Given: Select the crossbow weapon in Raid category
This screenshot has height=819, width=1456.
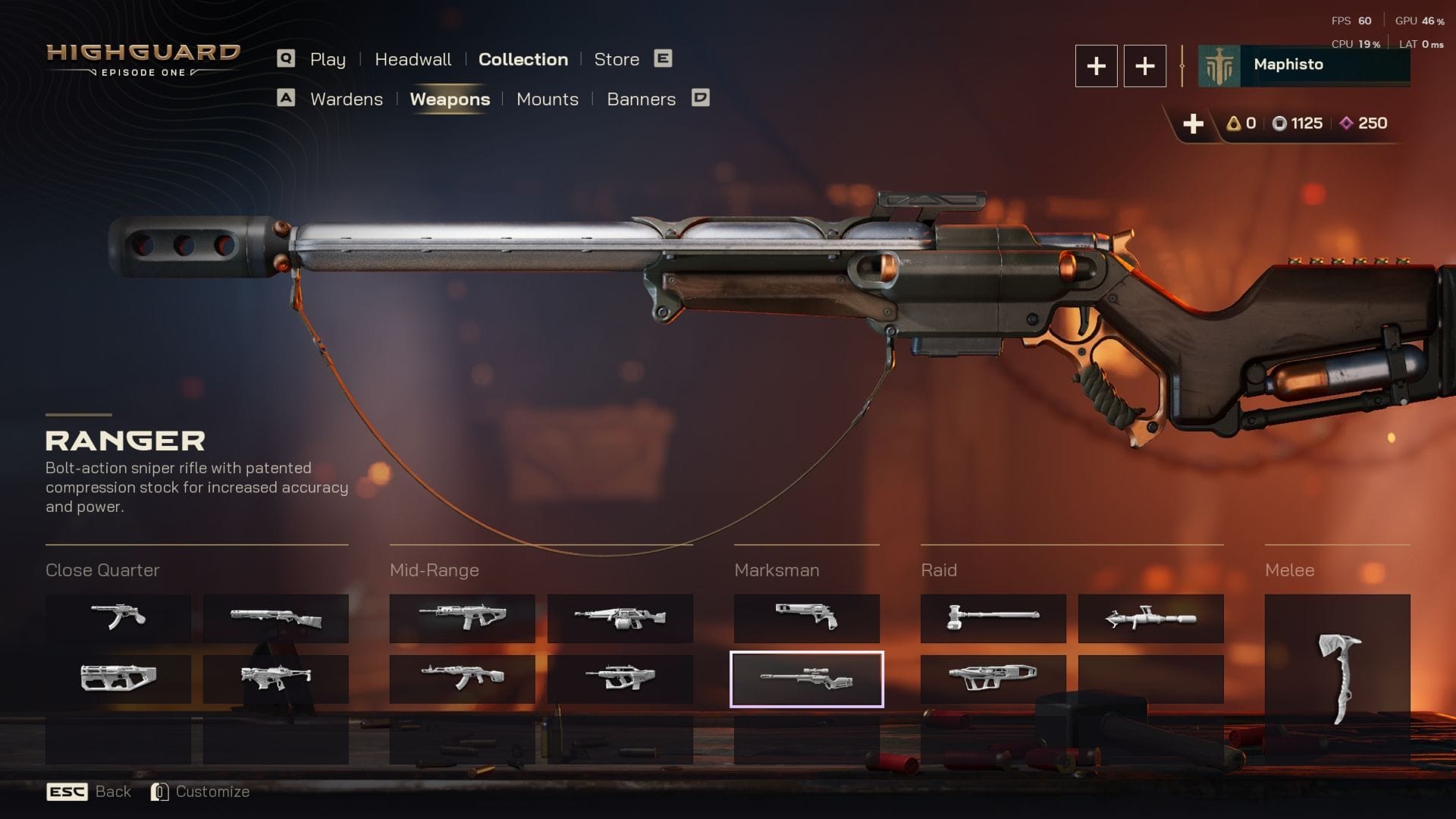Looking at the screenshot, I should pyautogui.click(x=993, y=677).
